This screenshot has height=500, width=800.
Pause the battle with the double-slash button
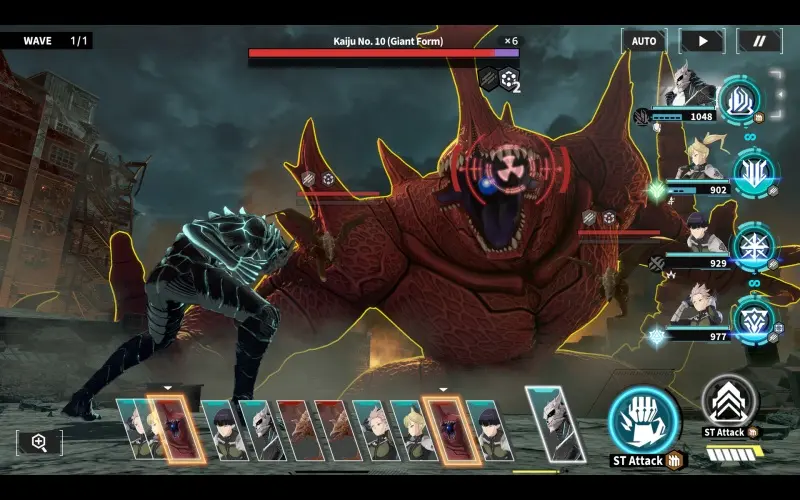point(759,41)
